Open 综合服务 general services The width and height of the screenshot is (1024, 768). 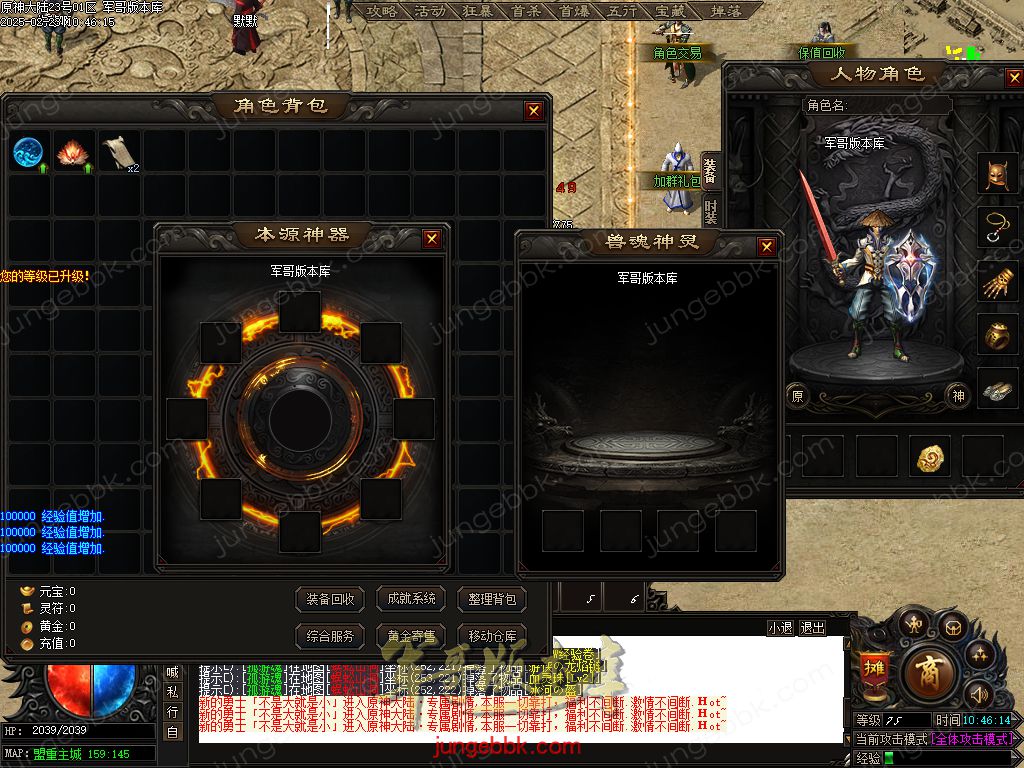click(330, 636)
